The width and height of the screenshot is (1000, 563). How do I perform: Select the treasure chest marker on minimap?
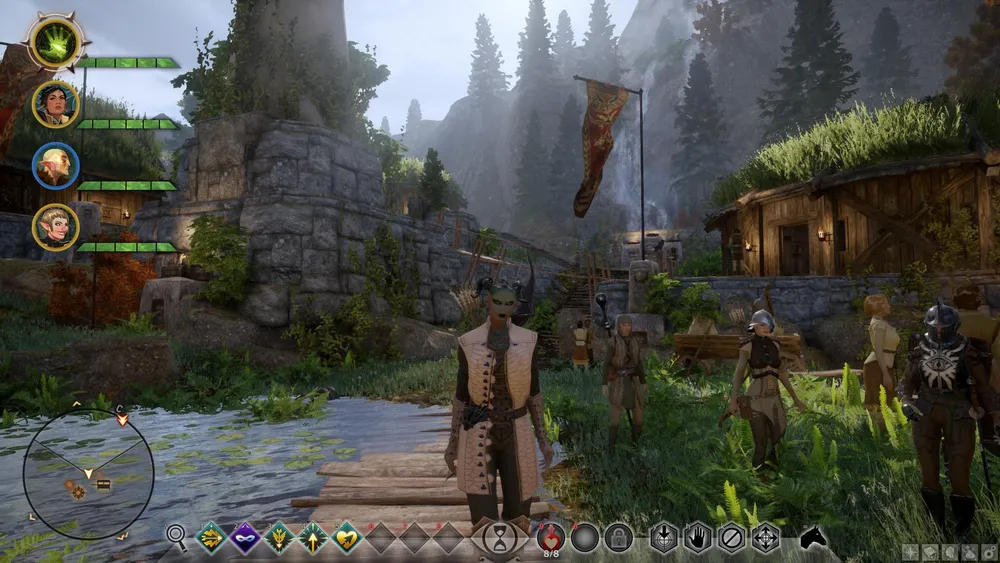(x=102, y=484)
